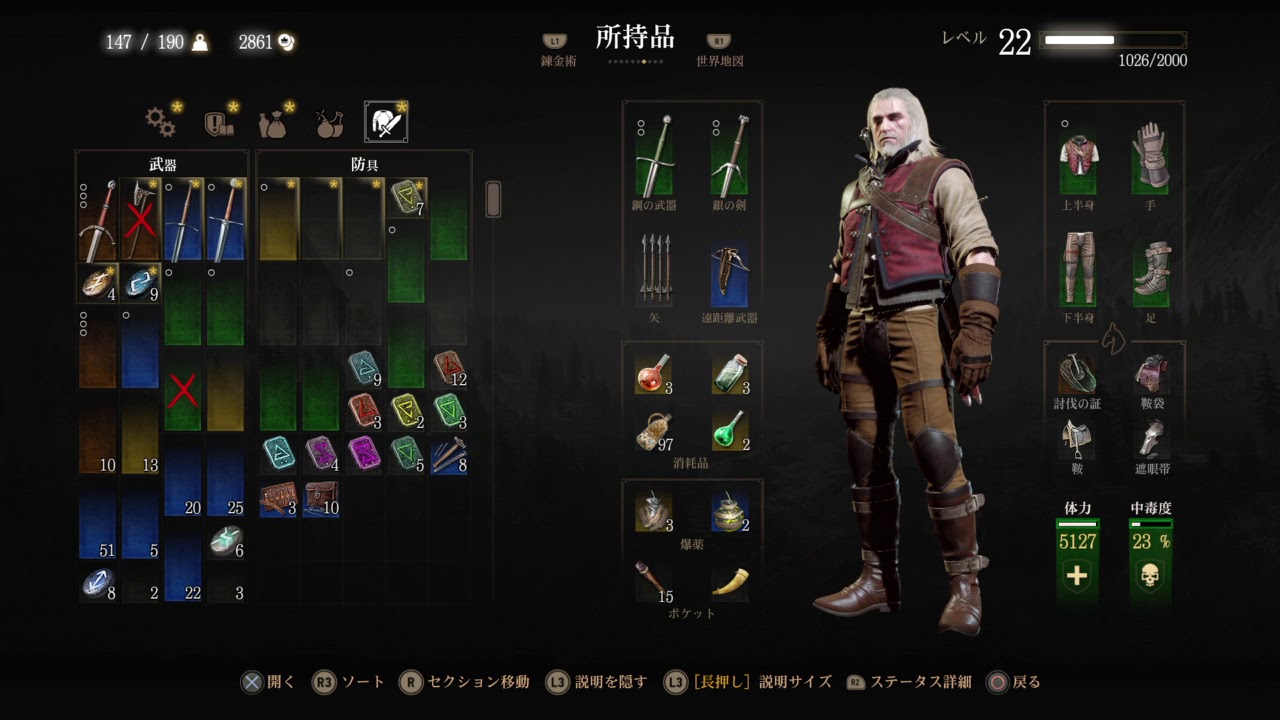The width and height of the screenshot is (1280, 720).
Task: Switch to the gears crafting materials tab
Action: [161, 122]
